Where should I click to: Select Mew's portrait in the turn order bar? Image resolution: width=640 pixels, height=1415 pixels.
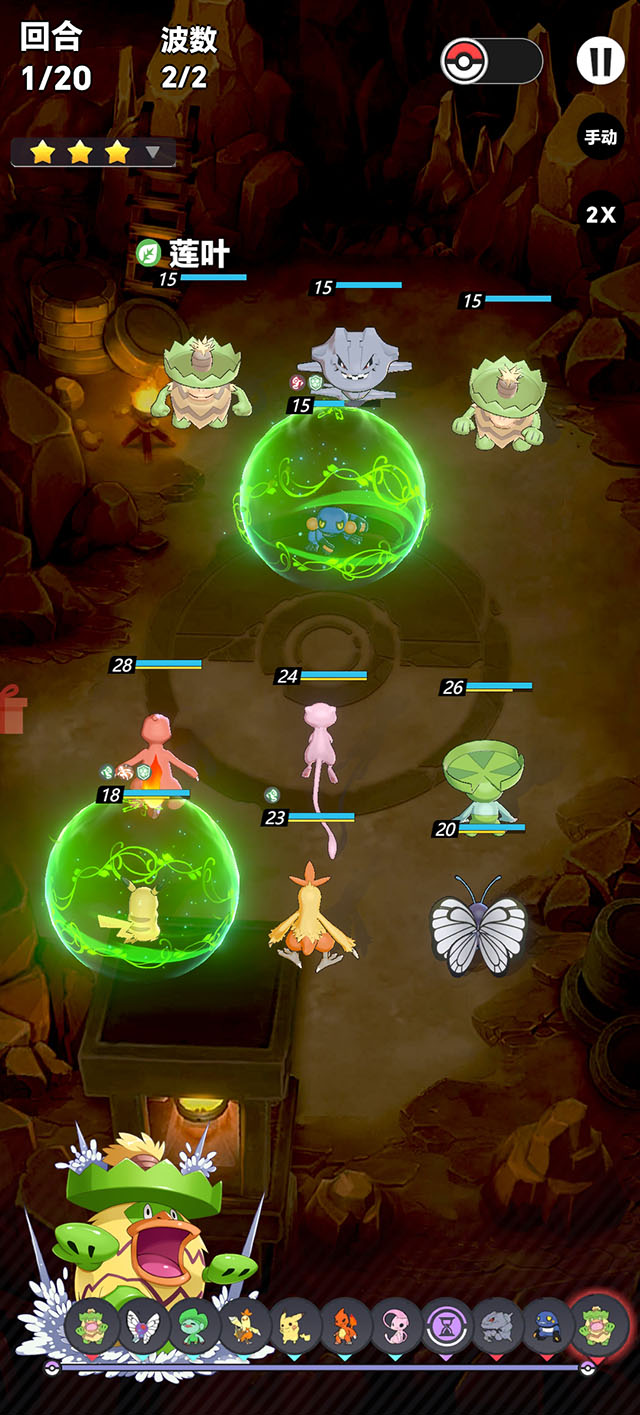(x=396, y=1327)
